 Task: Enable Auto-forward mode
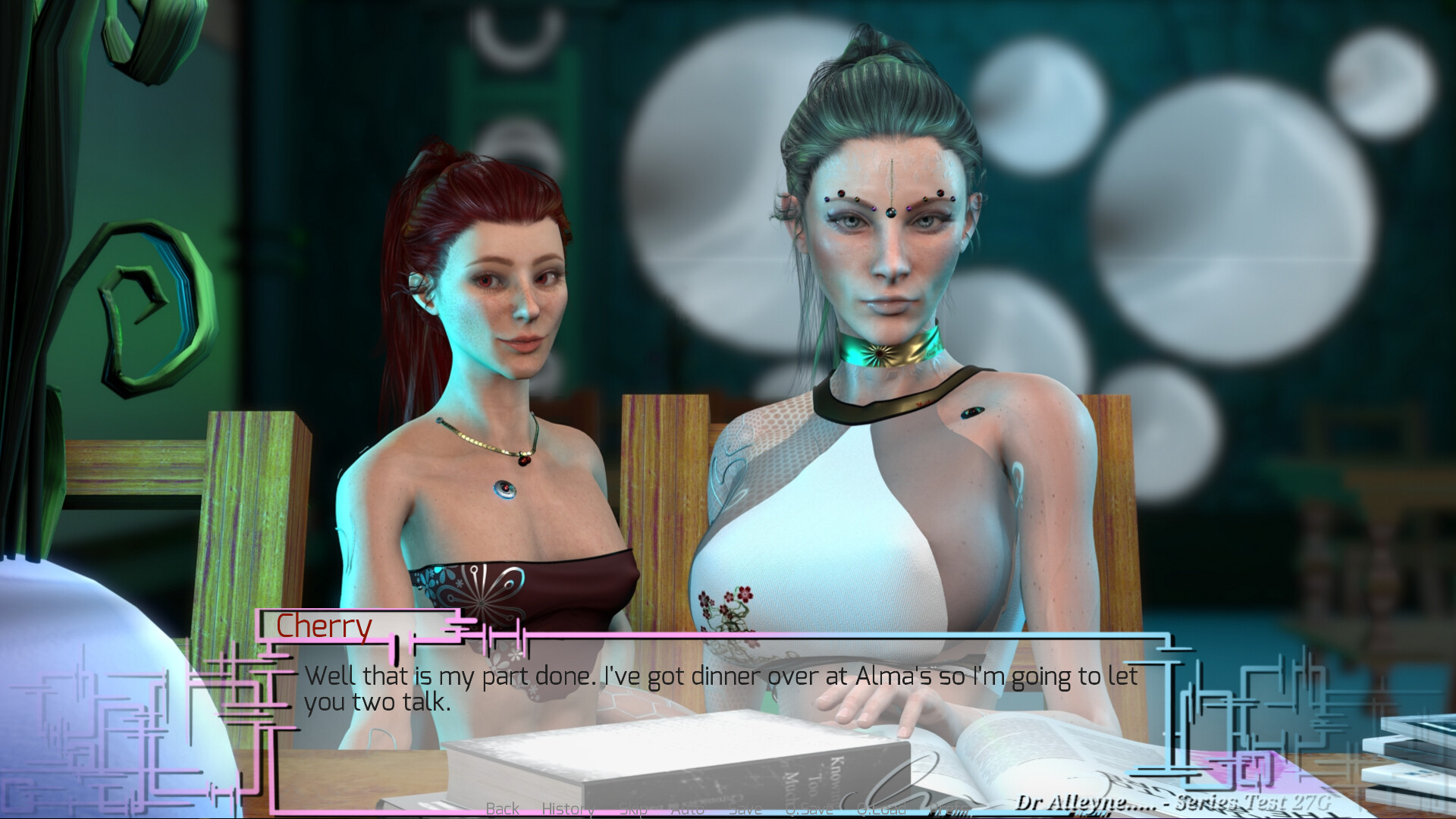pos(687,808)
